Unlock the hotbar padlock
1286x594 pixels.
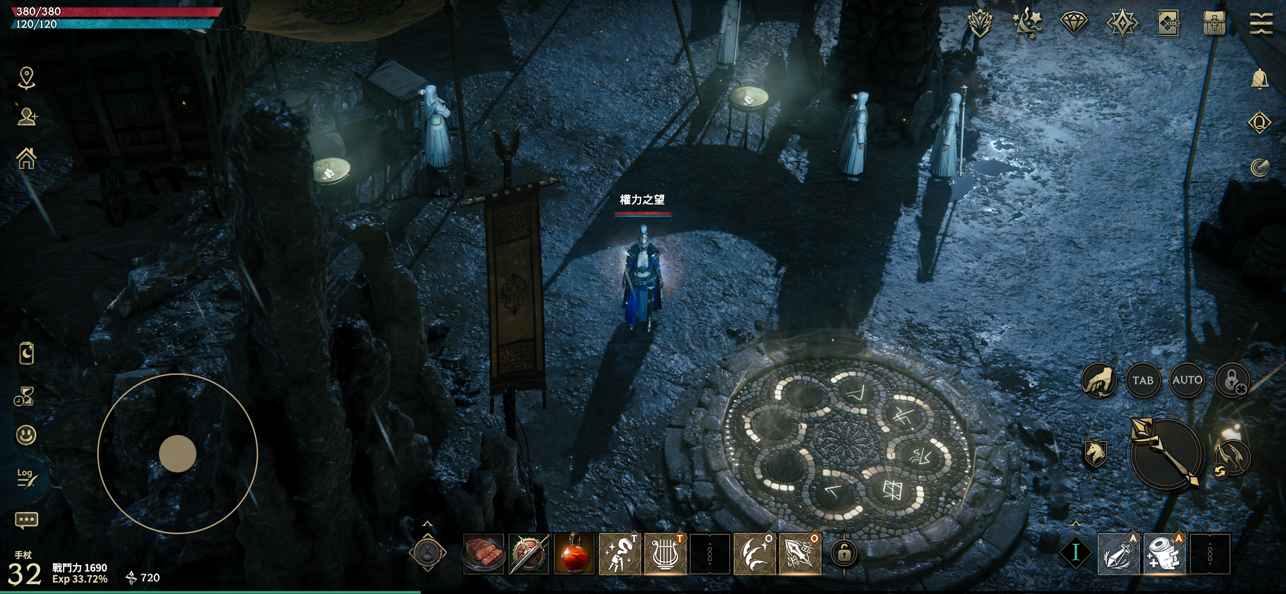click(844, 553)
